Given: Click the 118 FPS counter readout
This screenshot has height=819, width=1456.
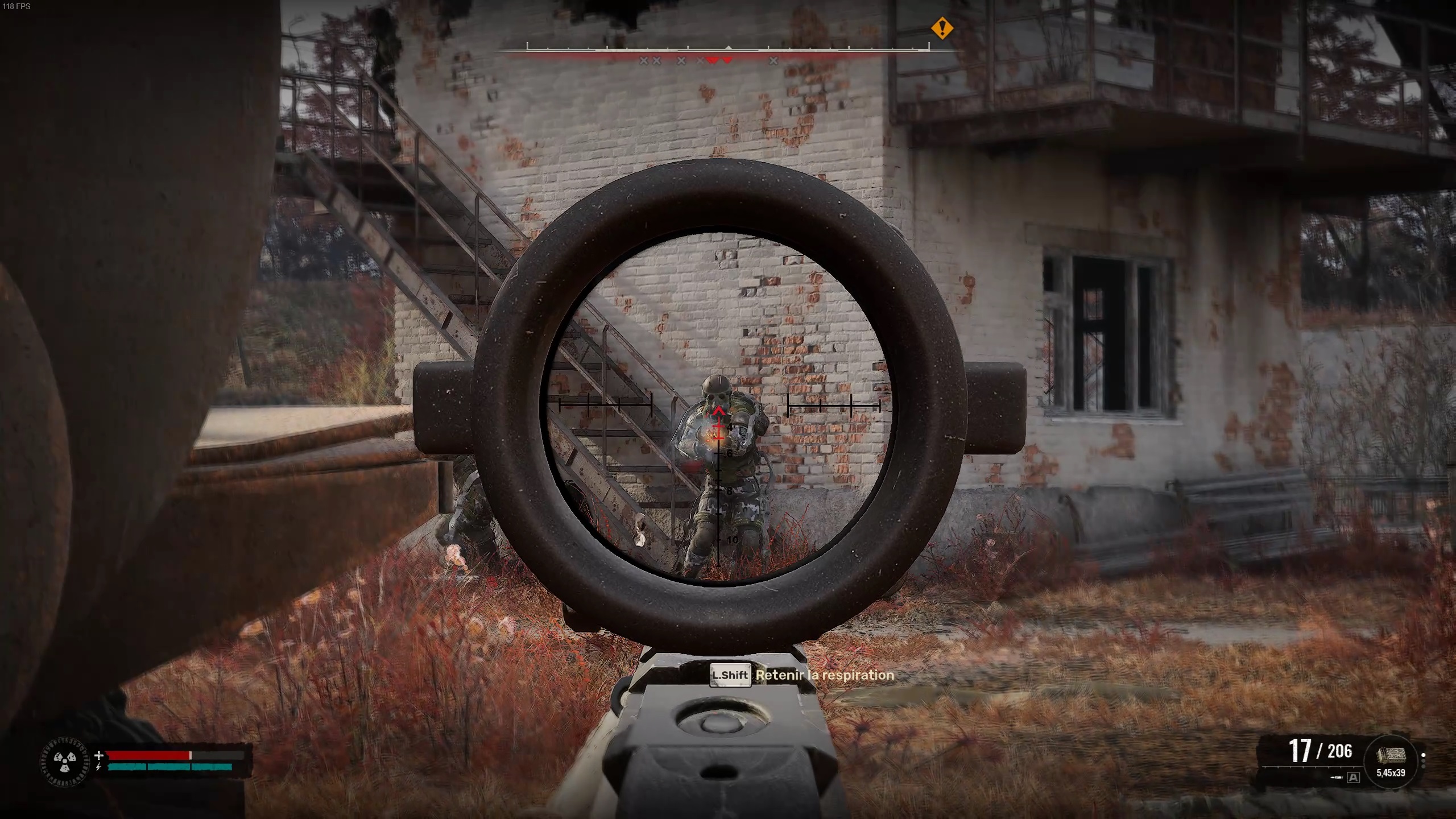Looking at the screenshot, I should (x=17, y=7).
